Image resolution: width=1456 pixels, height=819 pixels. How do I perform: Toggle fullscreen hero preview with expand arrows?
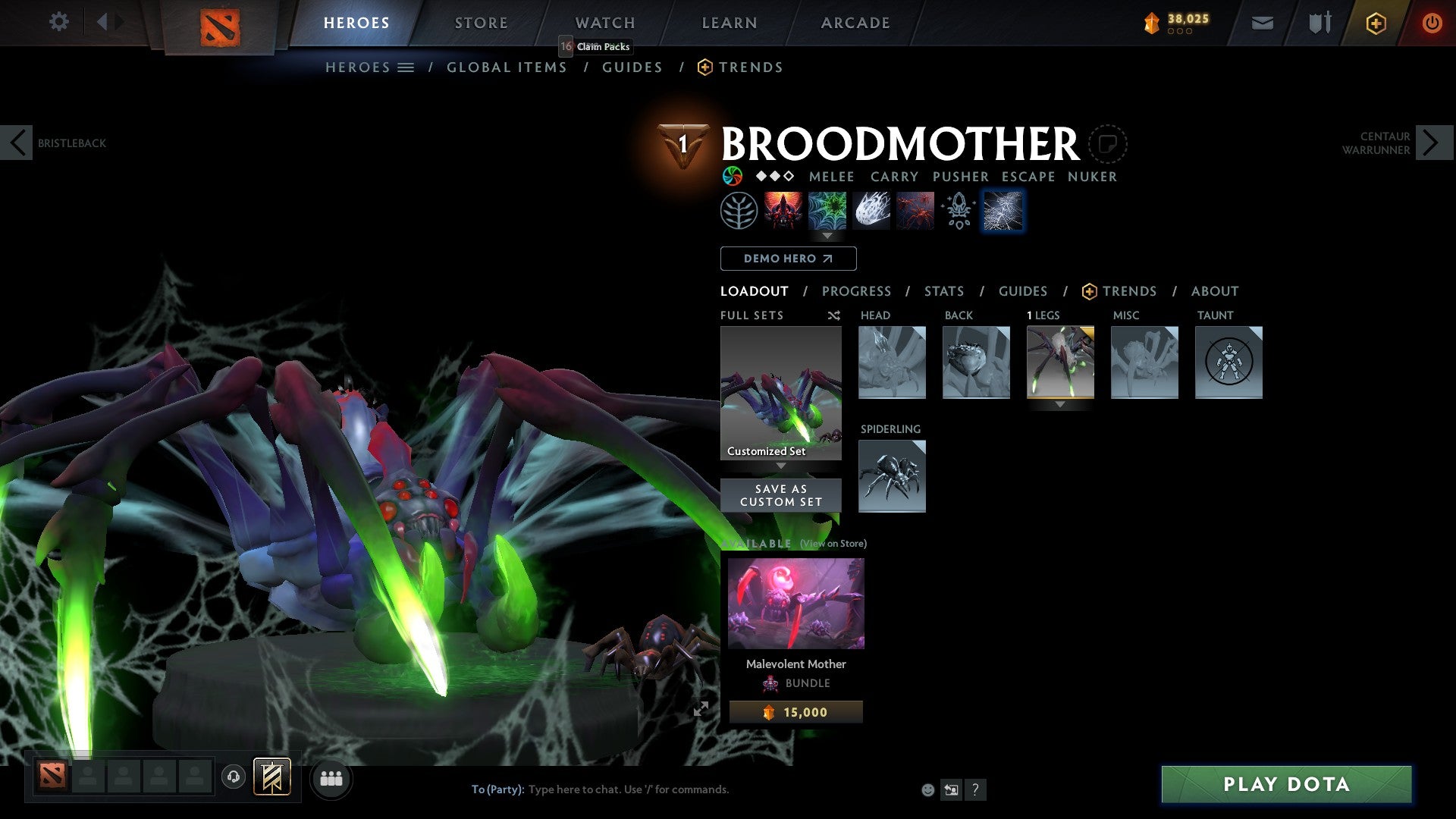[x=701, y=709]
